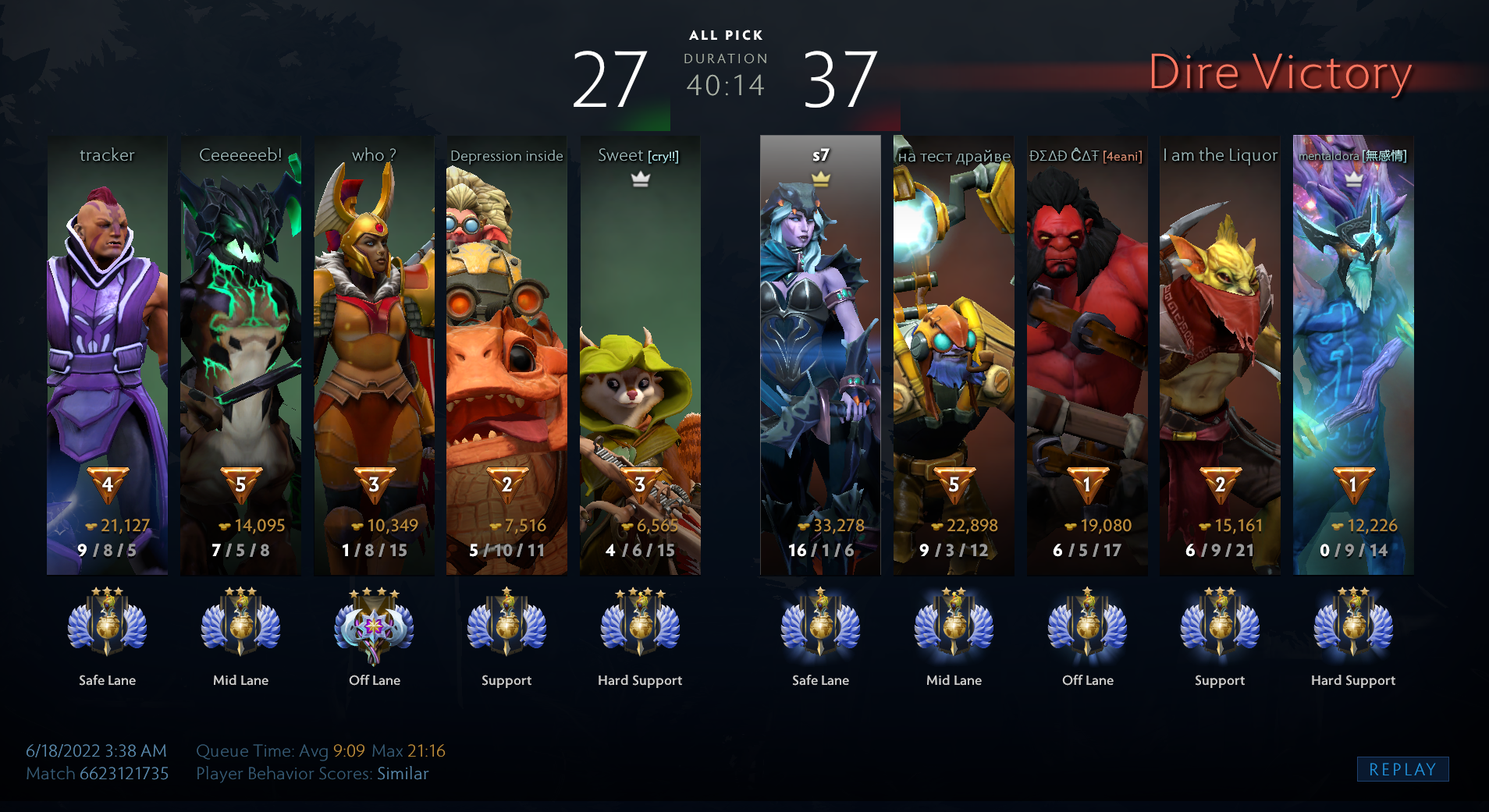Viewport: 1489px width, 812px height.
Task: Click the Immortal rank medal of who ?
Action: pyautogui.click(x=374, y=626)
